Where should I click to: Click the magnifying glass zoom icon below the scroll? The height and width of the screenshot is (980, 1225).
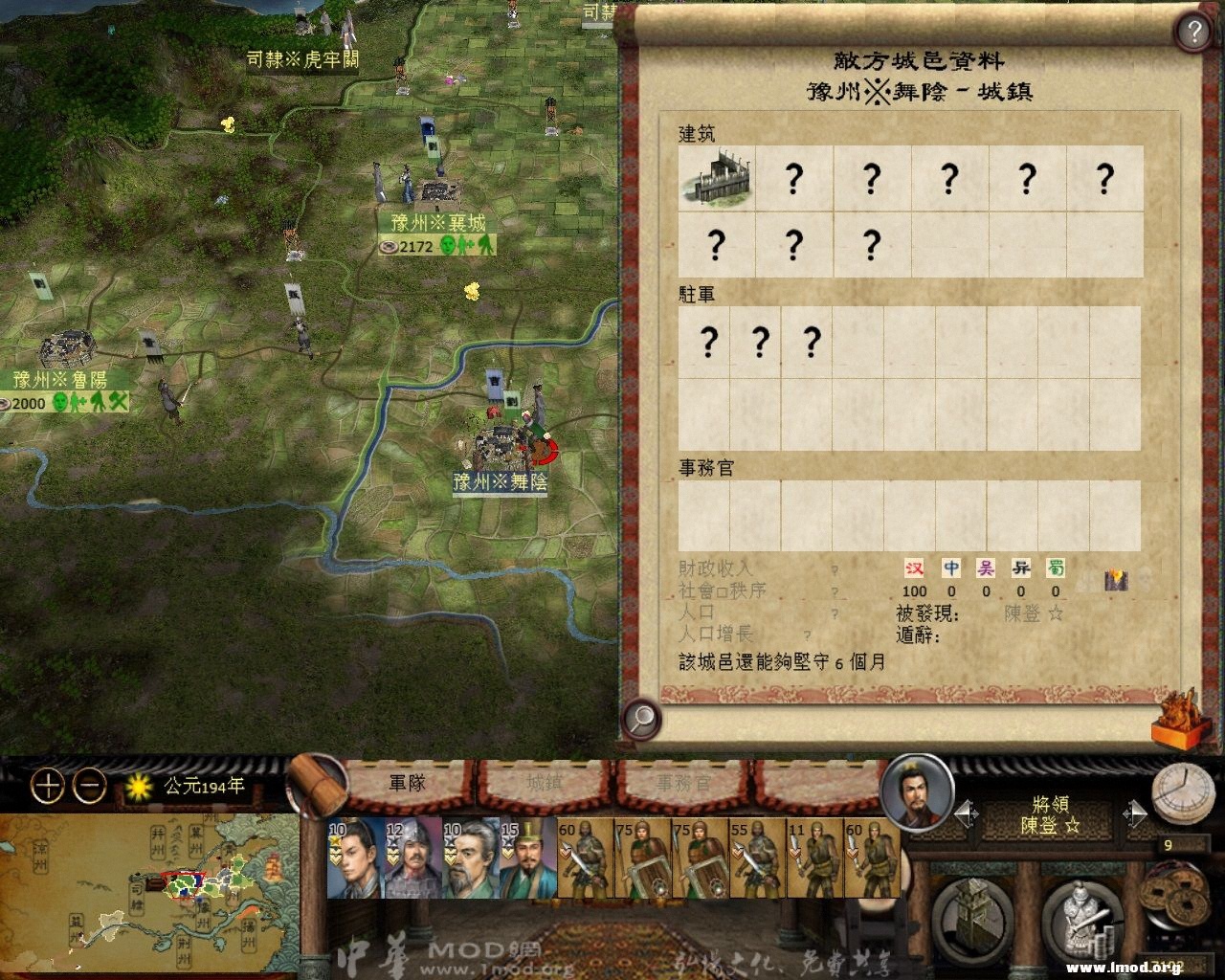(x=642, y=717)
